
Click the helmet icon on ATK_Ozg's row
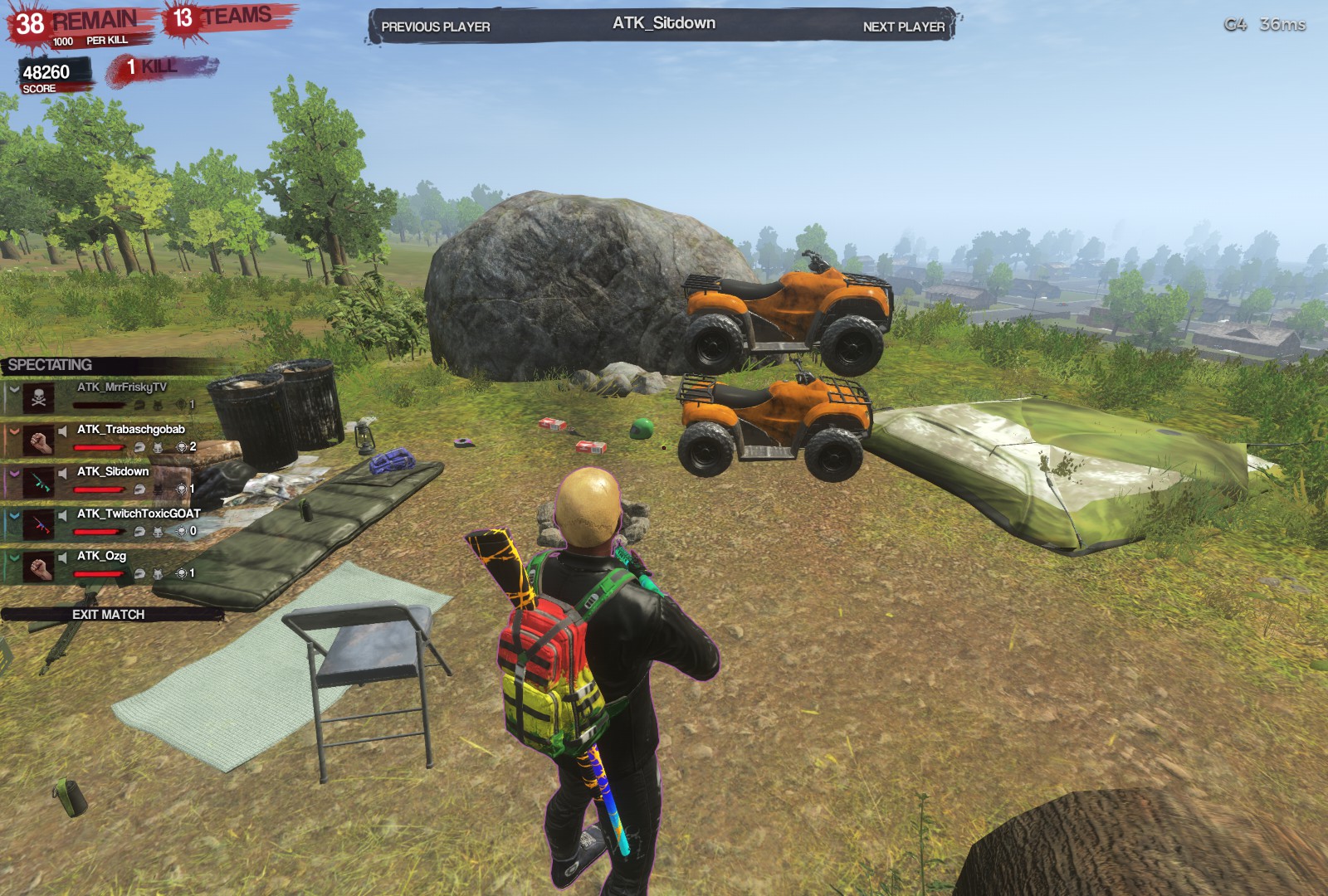[139, 572]
